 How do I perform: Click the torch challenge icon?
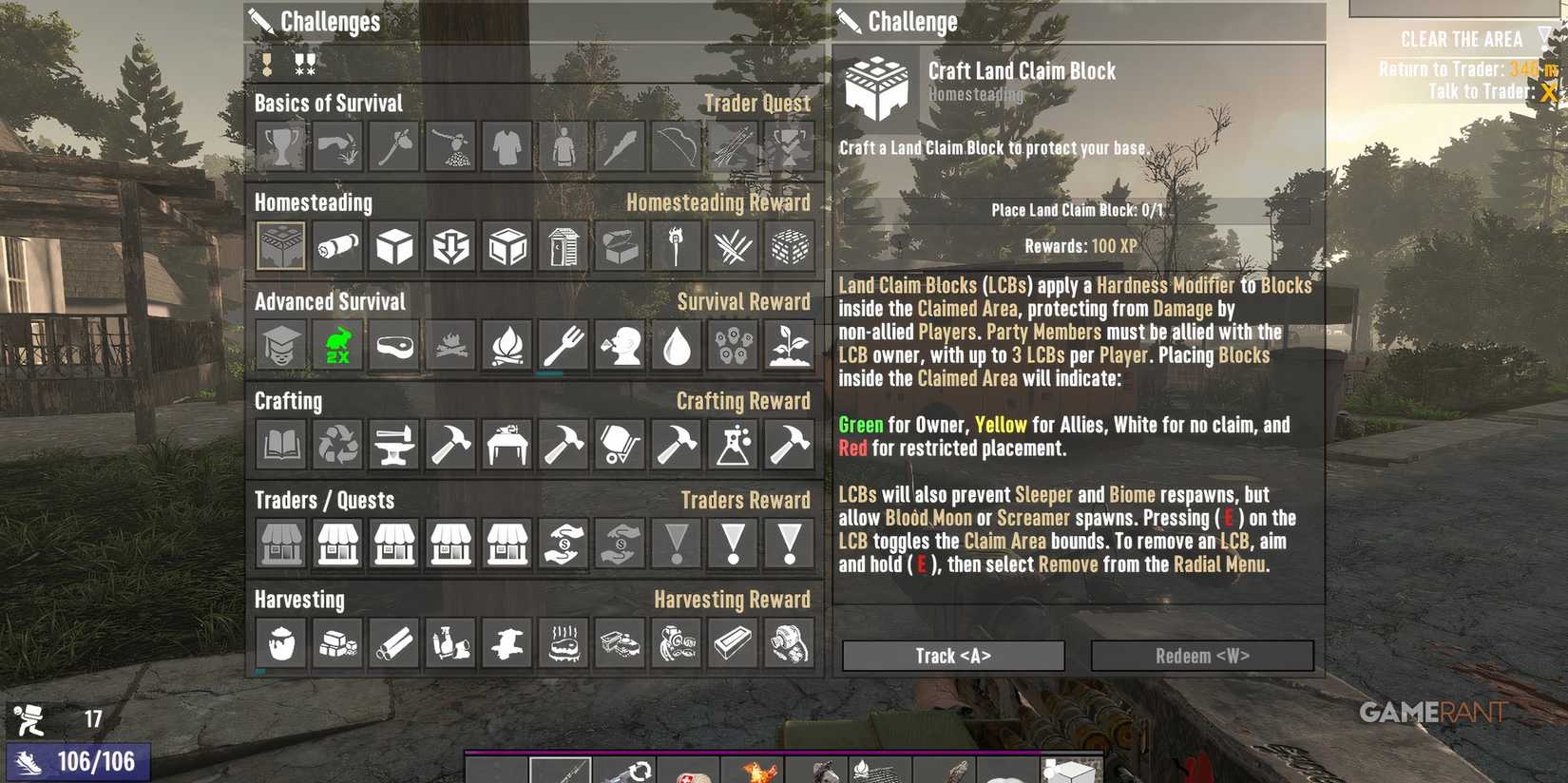pos(676,246)
